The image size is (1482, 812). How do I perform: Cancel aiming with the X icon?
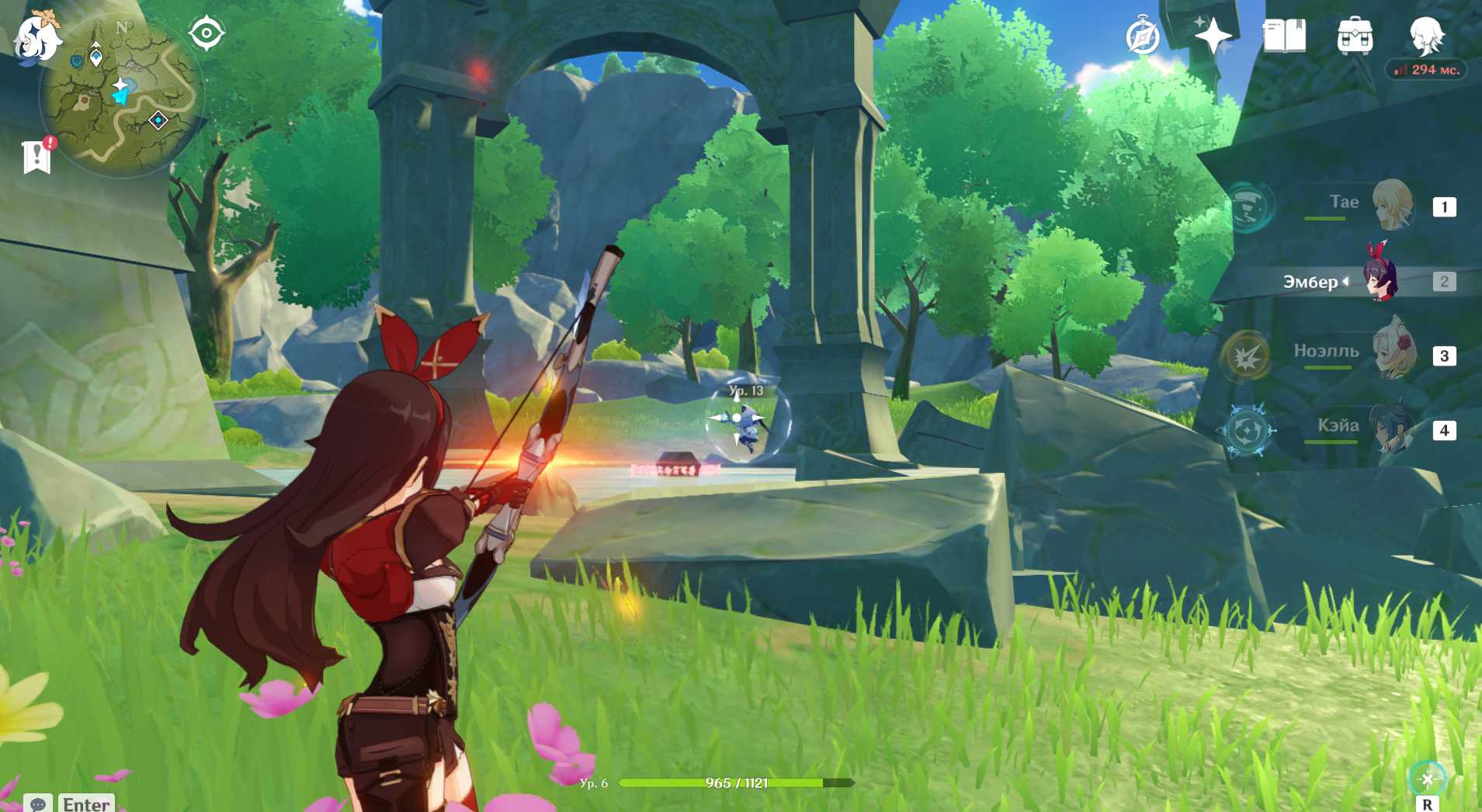(1427, 779)
